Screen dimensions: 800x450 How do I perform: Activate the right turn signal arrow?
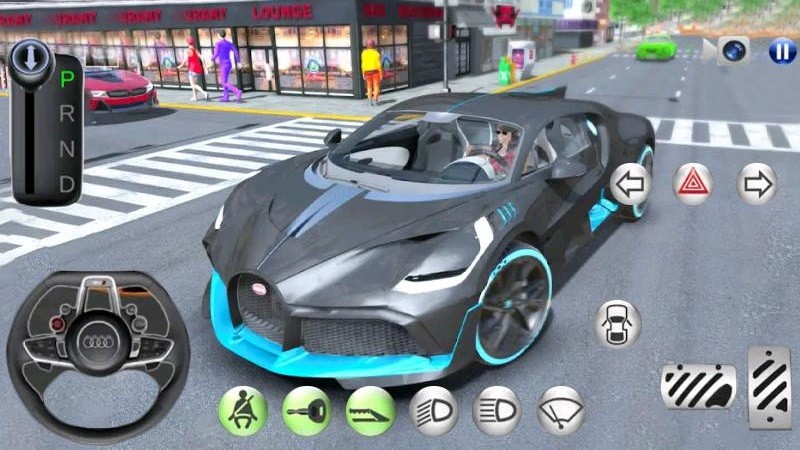[x=756, y=184]
